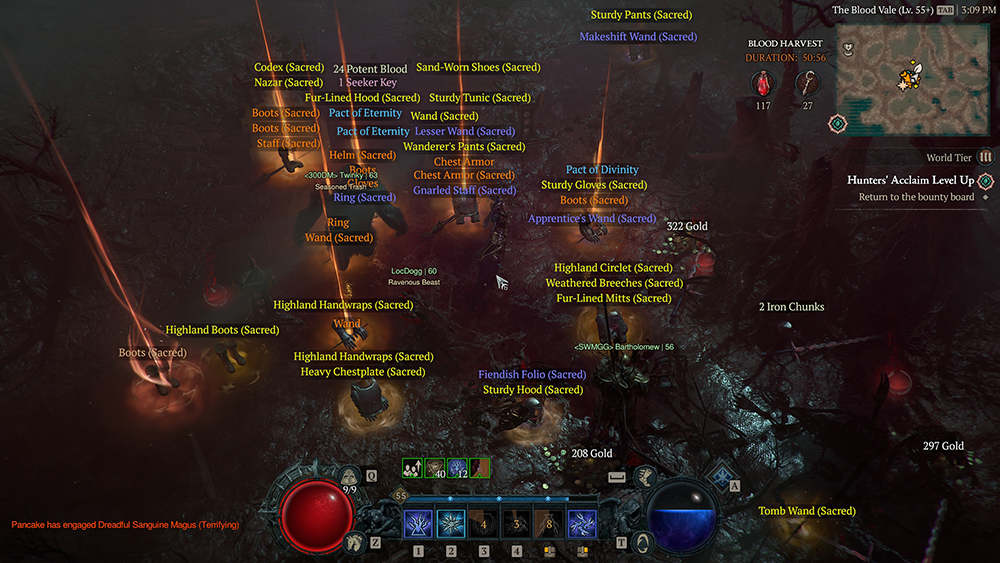
Task: Pick up the Makeshift Wand (Sacred) label
Action: (638, 37)
